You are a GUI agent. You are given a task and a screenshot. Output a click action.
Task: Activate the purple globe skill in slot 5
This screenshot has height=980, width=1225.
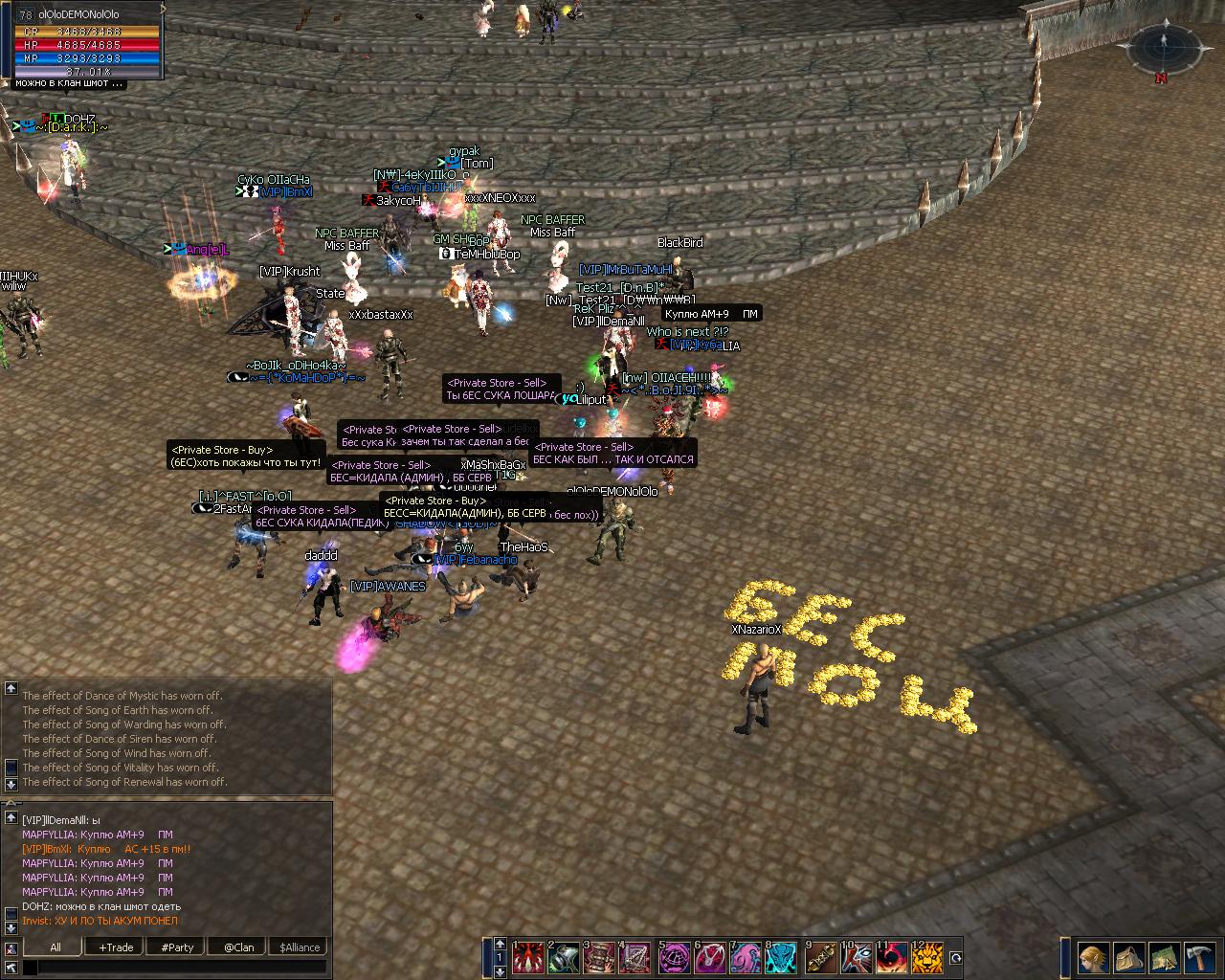click(673, 958)
